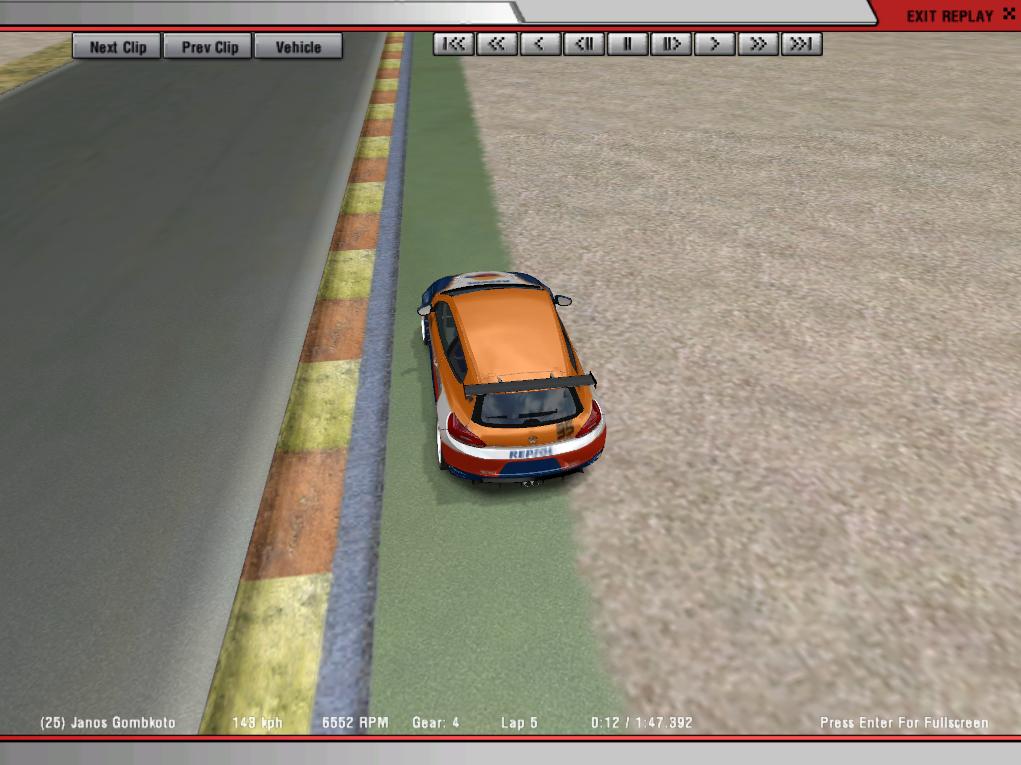The image size is (1021, 765).
Task: Step one frame forward
Action: tap(671, 44)
